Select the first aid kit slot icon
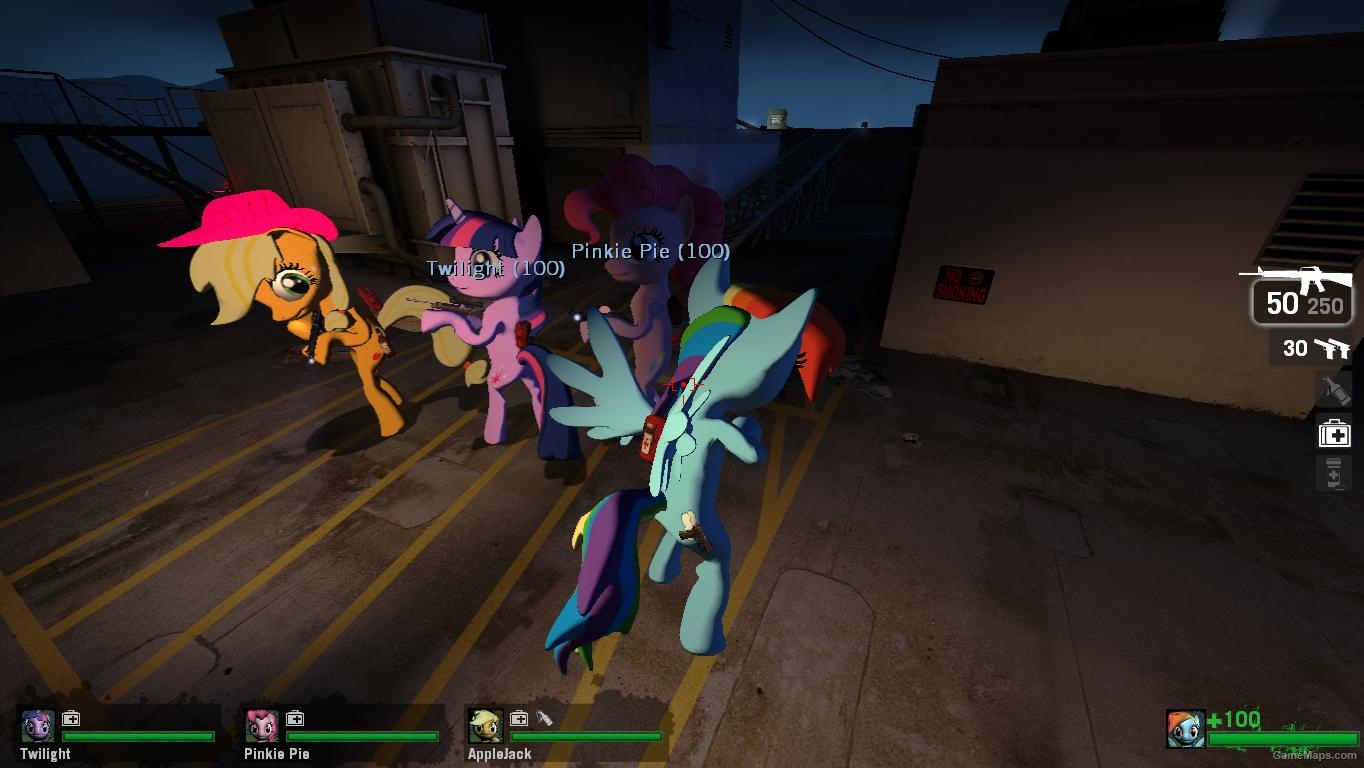Viewport: 1364px width, 768px height. point(1333,433)
